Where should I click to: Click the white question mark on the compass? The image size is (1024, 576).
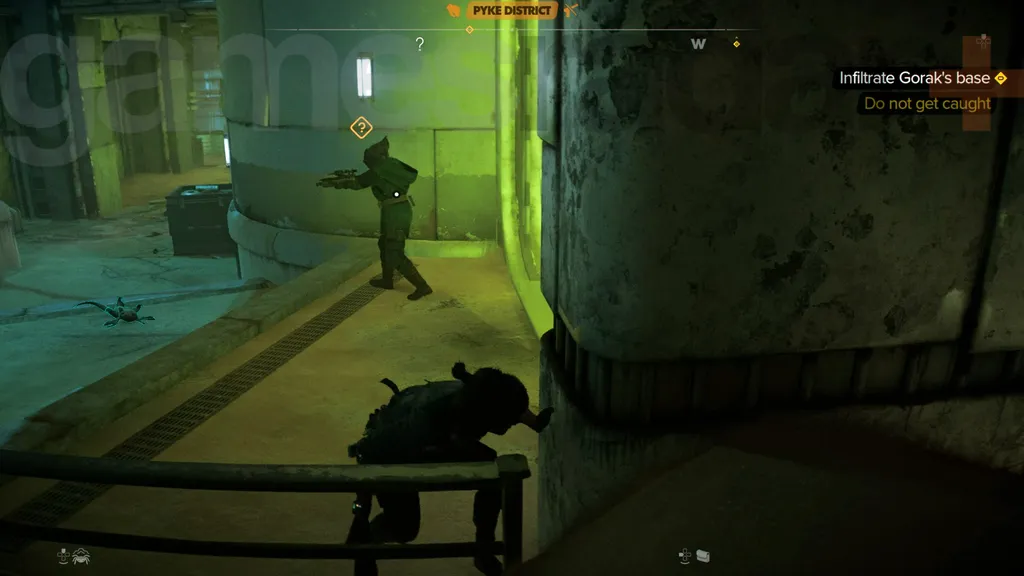pyautogui.click(x=420, y=44)
